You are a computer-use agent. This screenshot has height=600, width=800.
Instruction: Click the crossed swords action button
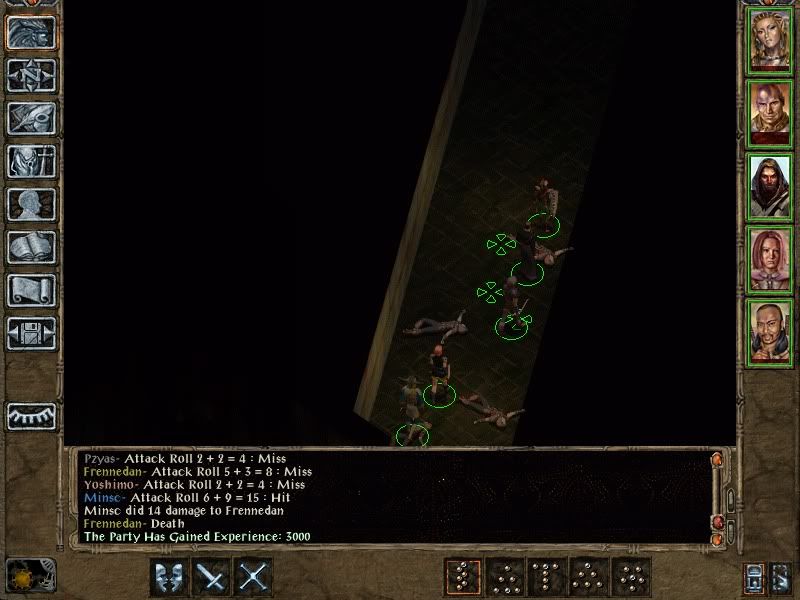(x=255, y=576)
